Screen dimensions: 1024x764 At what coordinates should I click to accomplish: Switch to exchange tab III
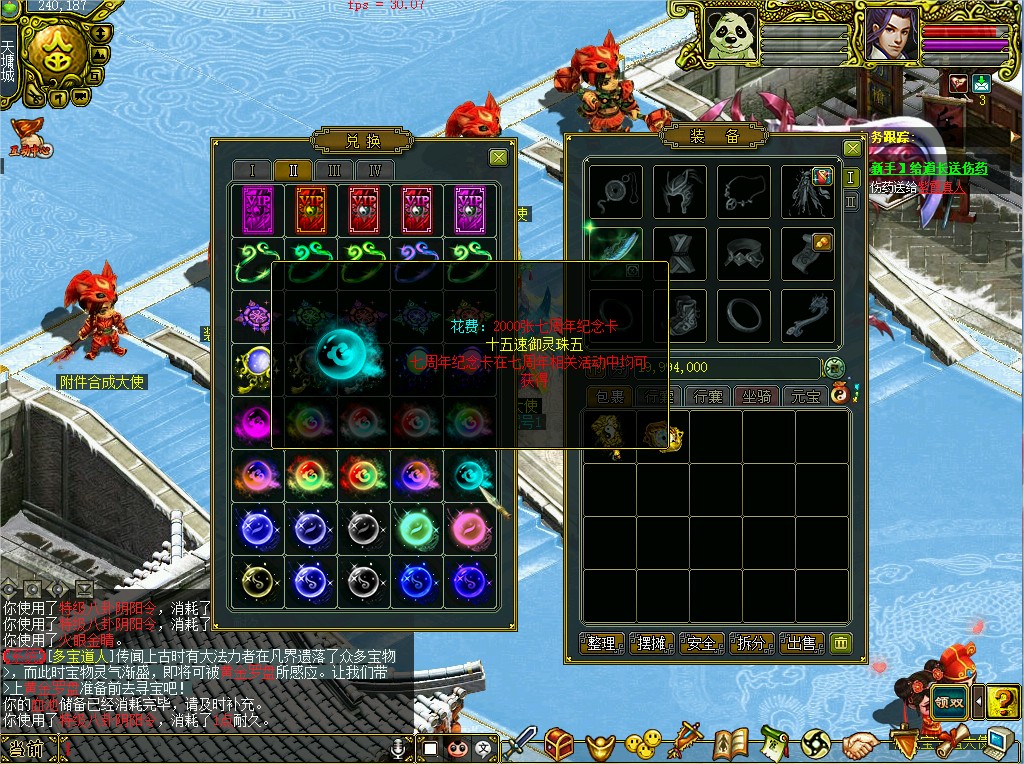coord(334,170)
